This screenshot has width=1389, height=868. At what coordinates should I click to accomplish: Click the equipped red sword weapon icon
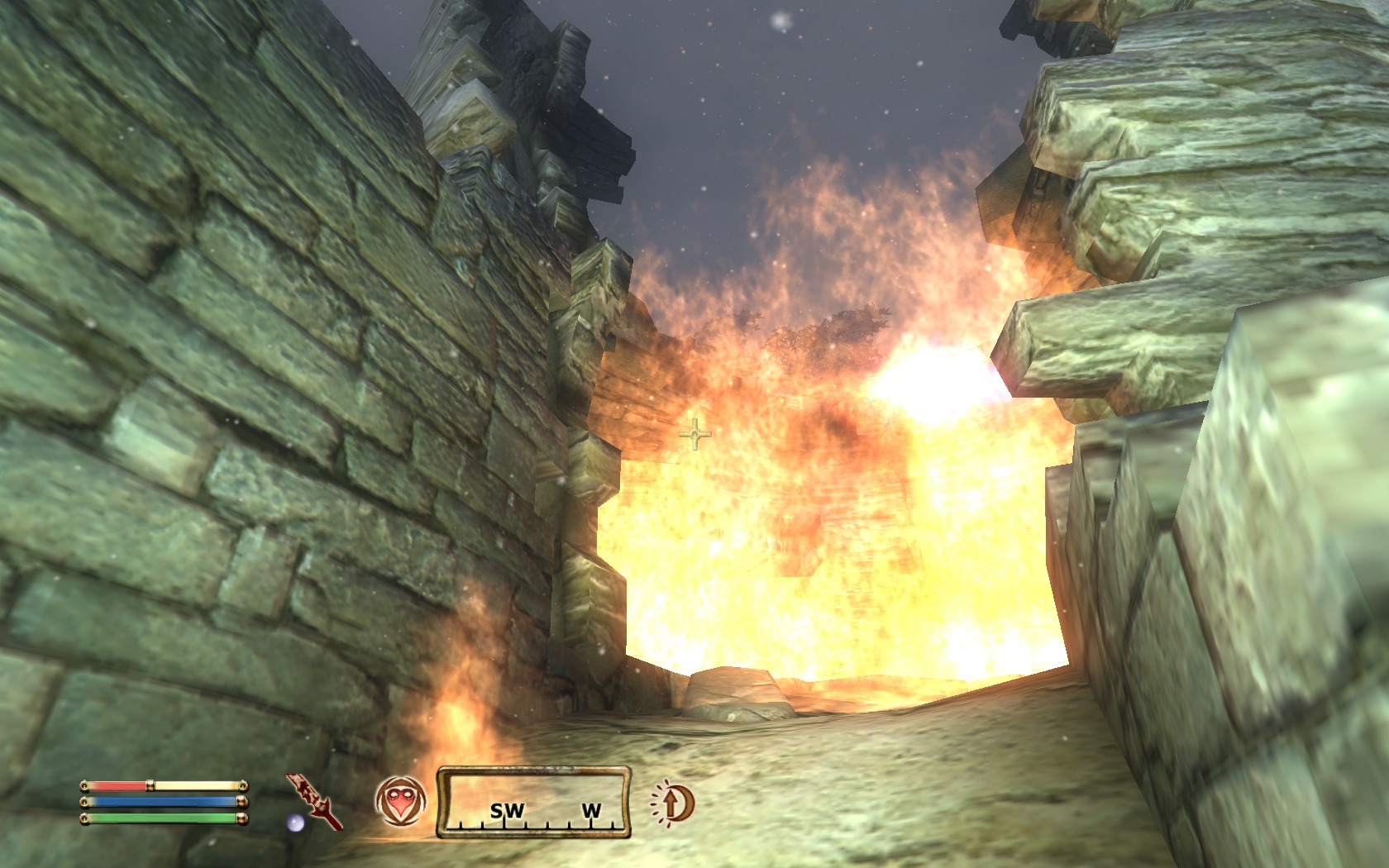click(x=315, y=801)
